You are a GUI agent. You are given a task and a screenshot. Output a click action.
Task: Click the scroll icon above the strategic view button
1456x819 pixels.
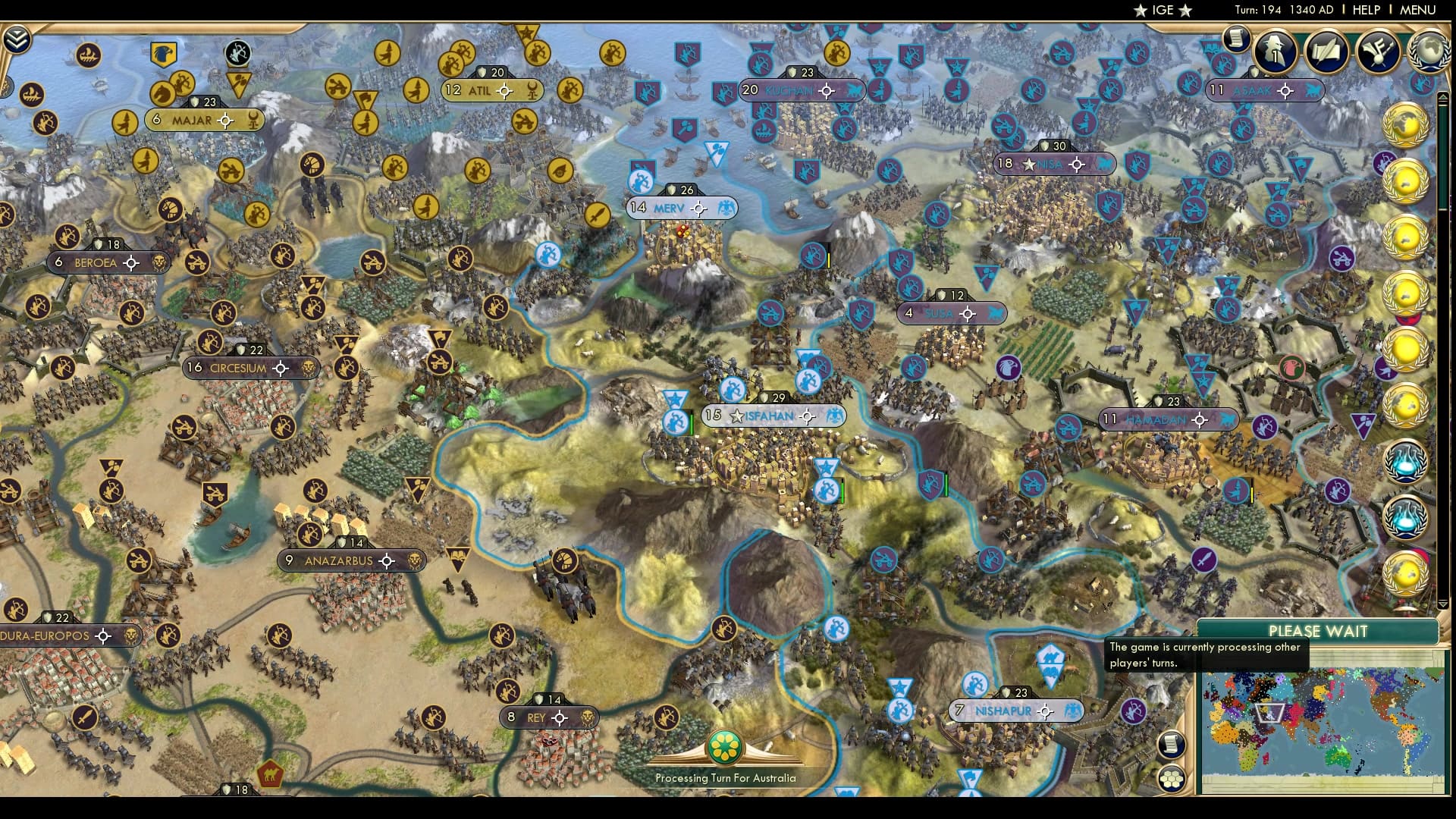pyautogui.click(x=1170, y=744)
